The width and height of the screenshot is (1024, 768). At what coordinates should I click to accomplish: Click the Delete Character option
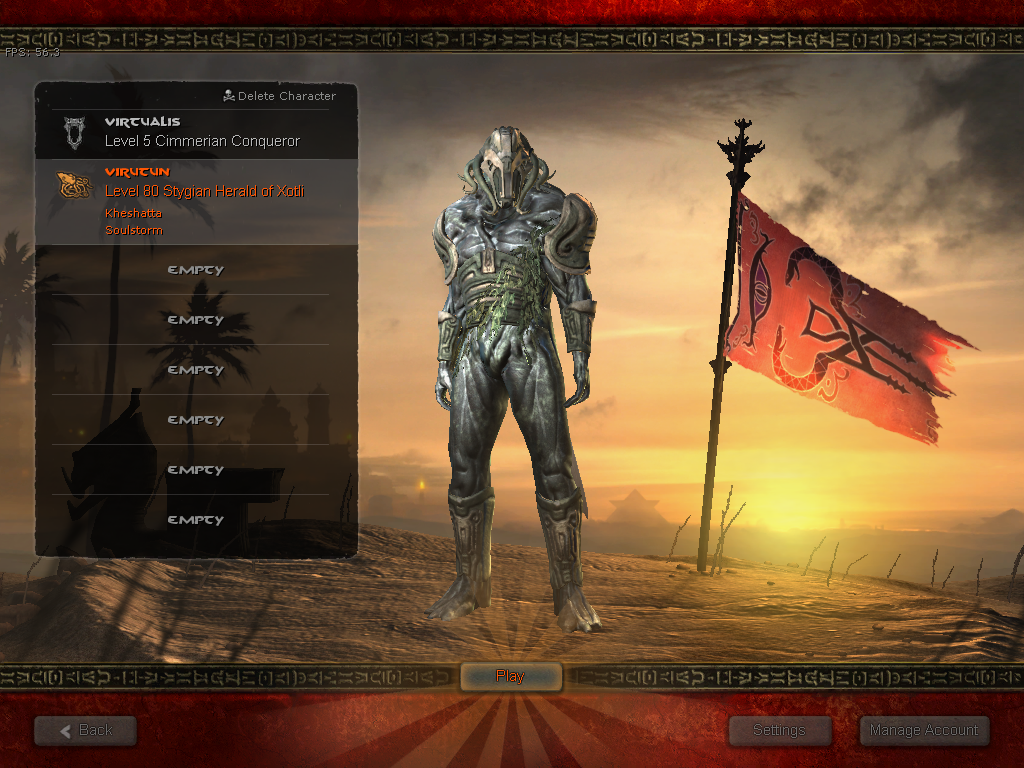280,96
